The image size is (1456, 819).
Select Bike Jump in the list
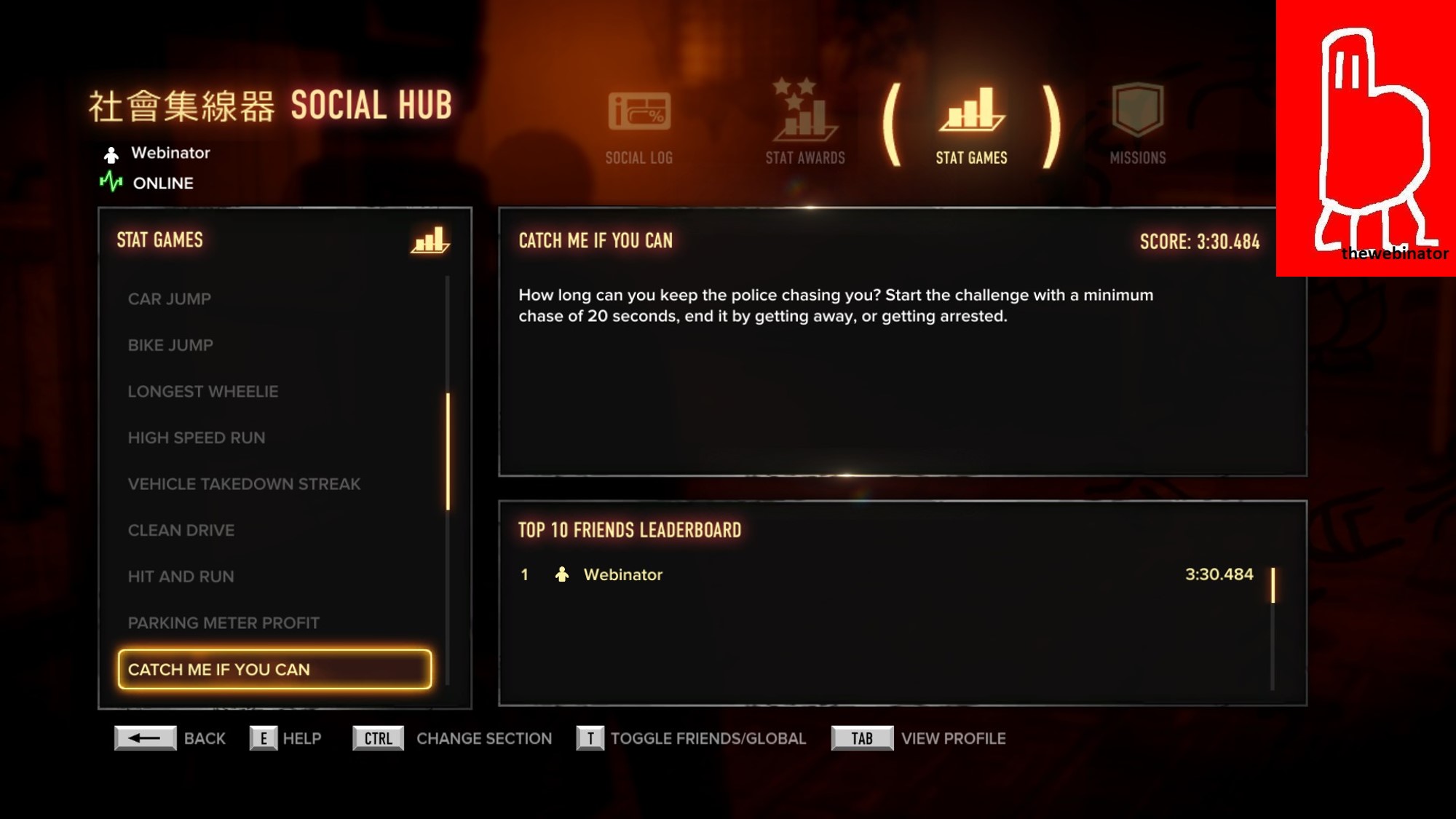pos(171,345)
